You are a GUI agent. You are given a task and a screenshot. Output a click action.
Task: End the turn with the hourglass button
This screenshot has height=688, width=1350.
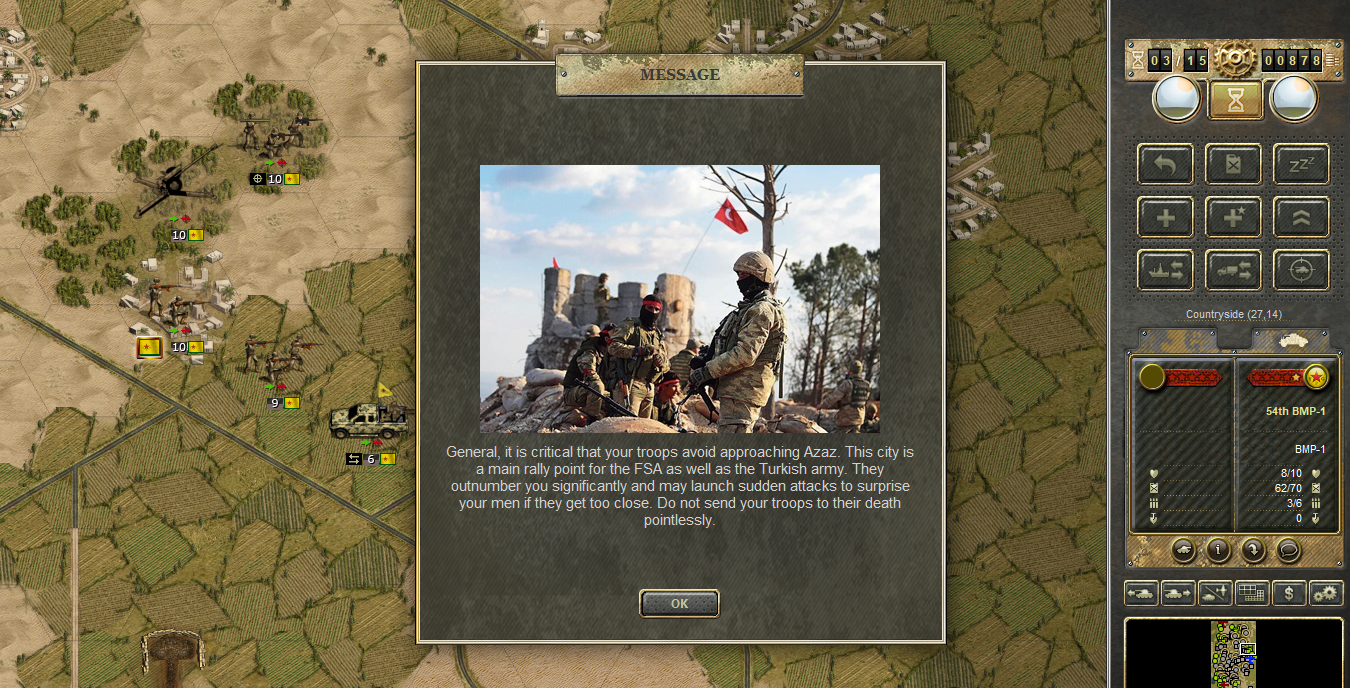click(1235, 100)
